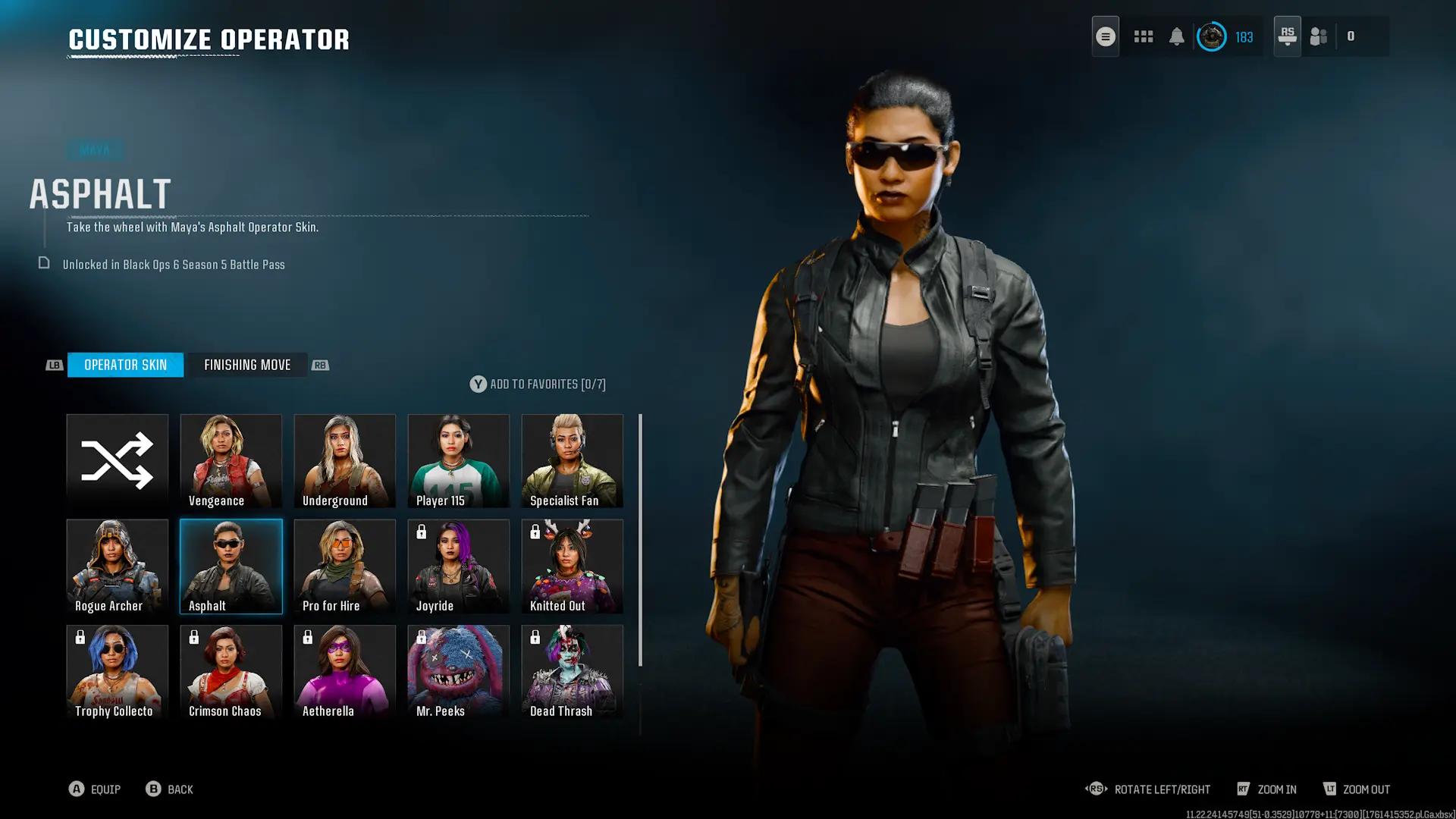Choose the locked Aetherella skin

(x=345, y=671)
